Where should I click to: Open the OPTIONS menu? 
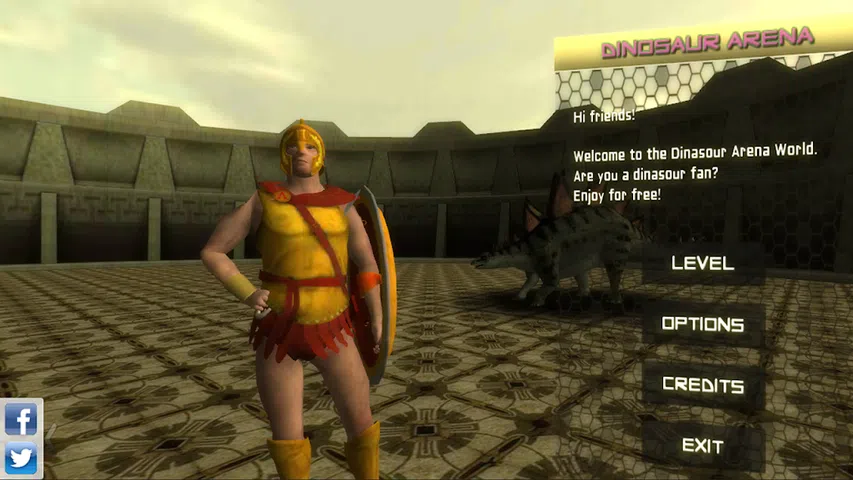703,325
